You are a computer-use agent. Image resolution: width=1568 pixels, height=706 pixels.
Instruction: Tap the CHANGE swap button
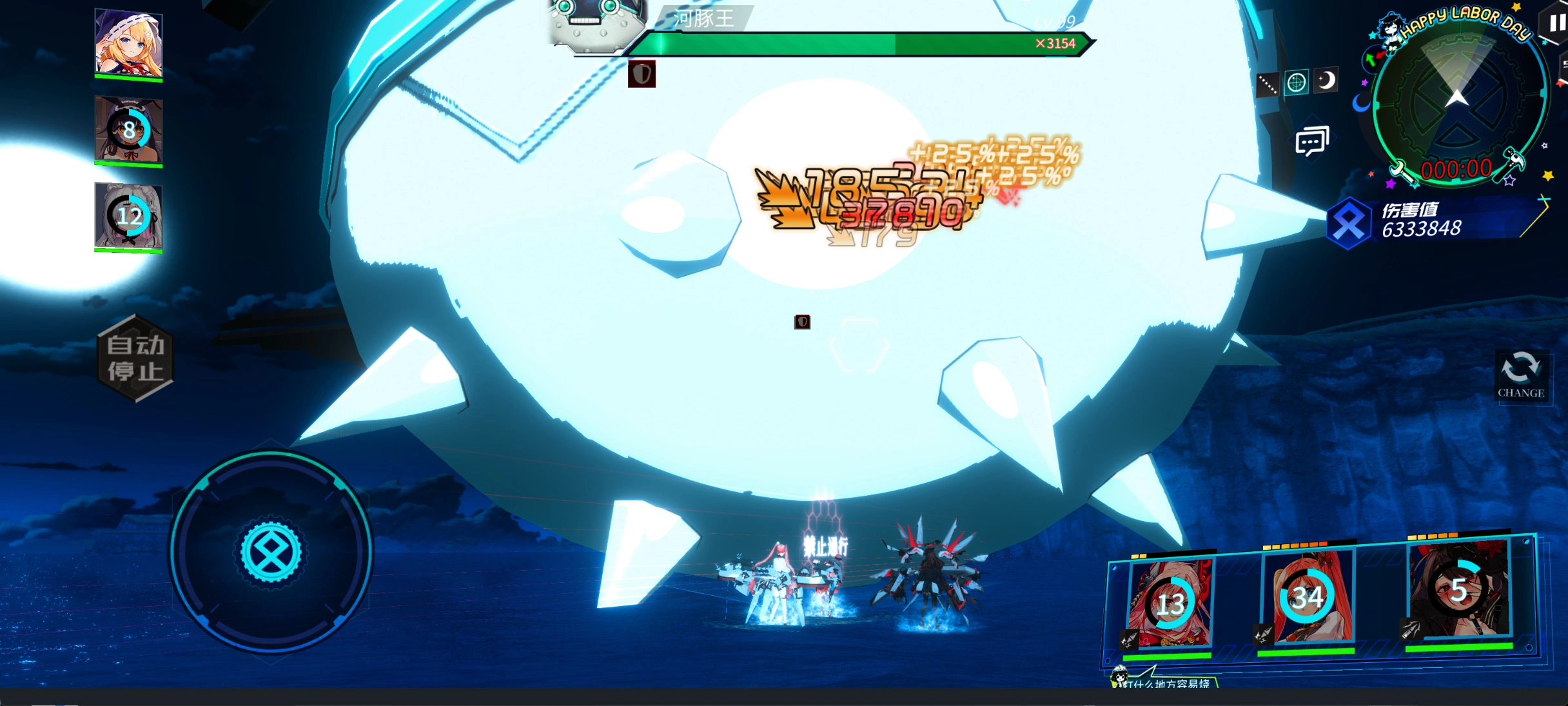[x=1520, y=375]
